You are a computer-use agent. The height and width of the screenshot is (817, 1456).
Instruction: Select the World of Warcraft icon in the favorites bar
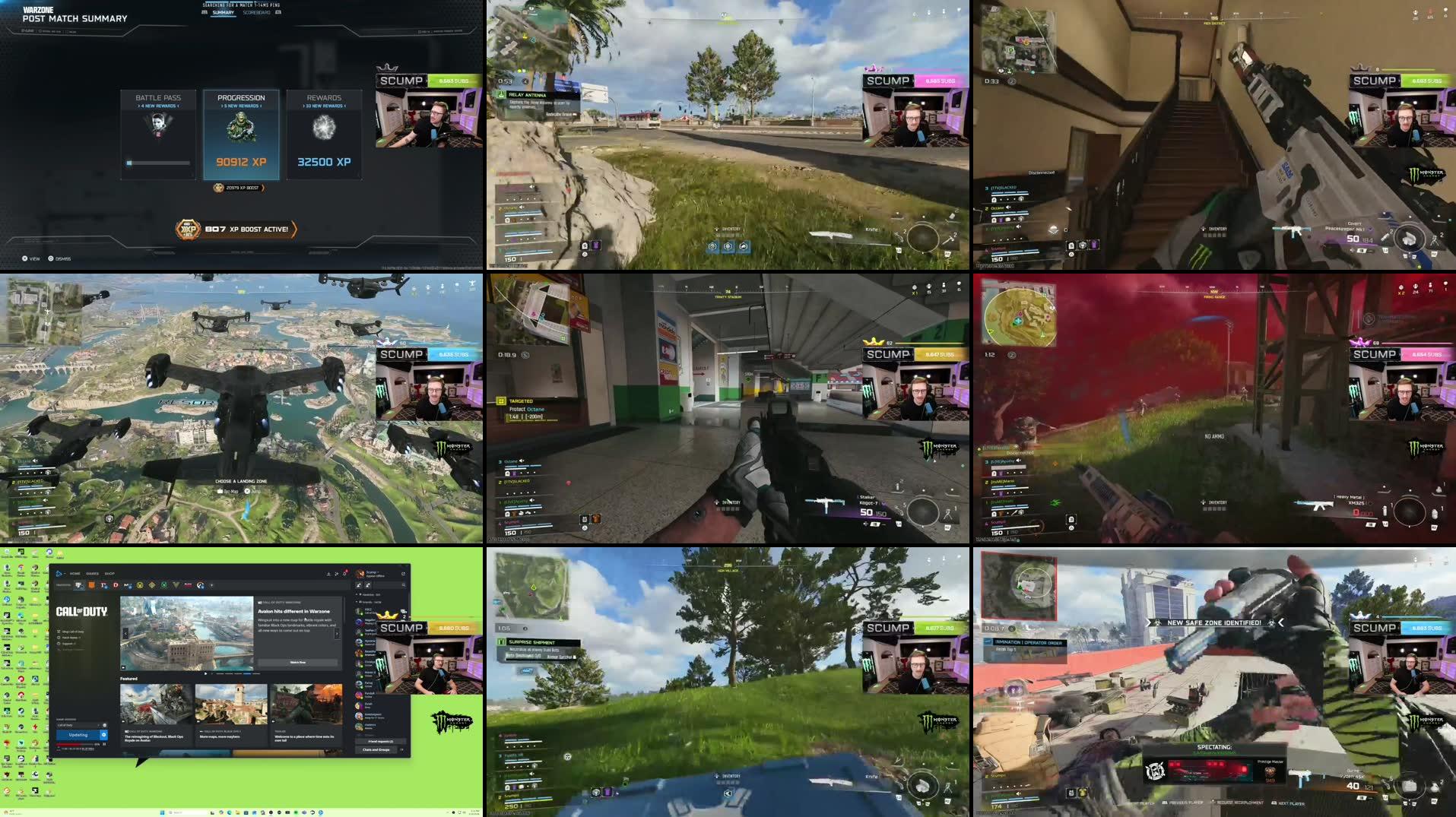[152, 585]
